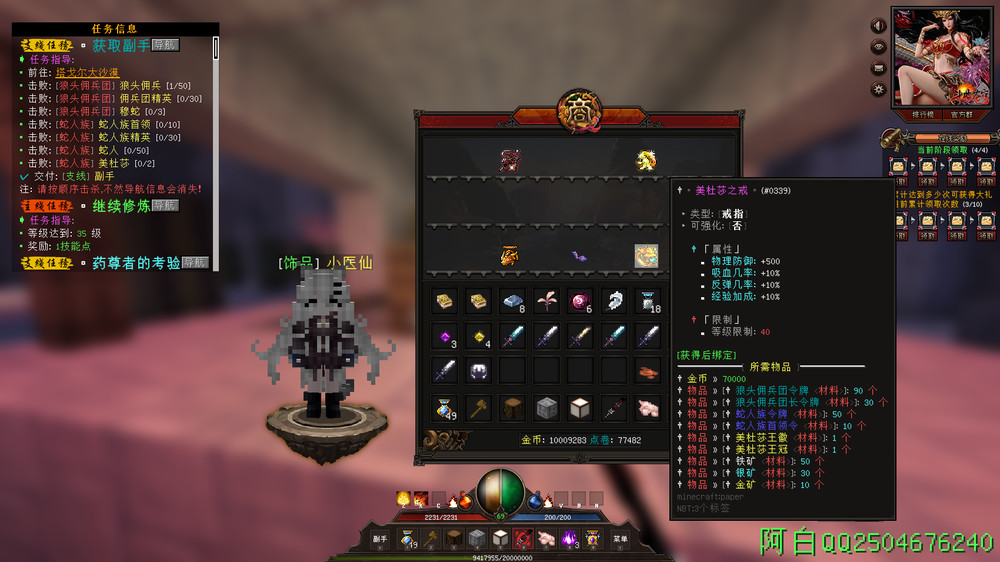Select the white feather item slot
The height and width of the screenshot is (562, 1000).
pos(614,301)
